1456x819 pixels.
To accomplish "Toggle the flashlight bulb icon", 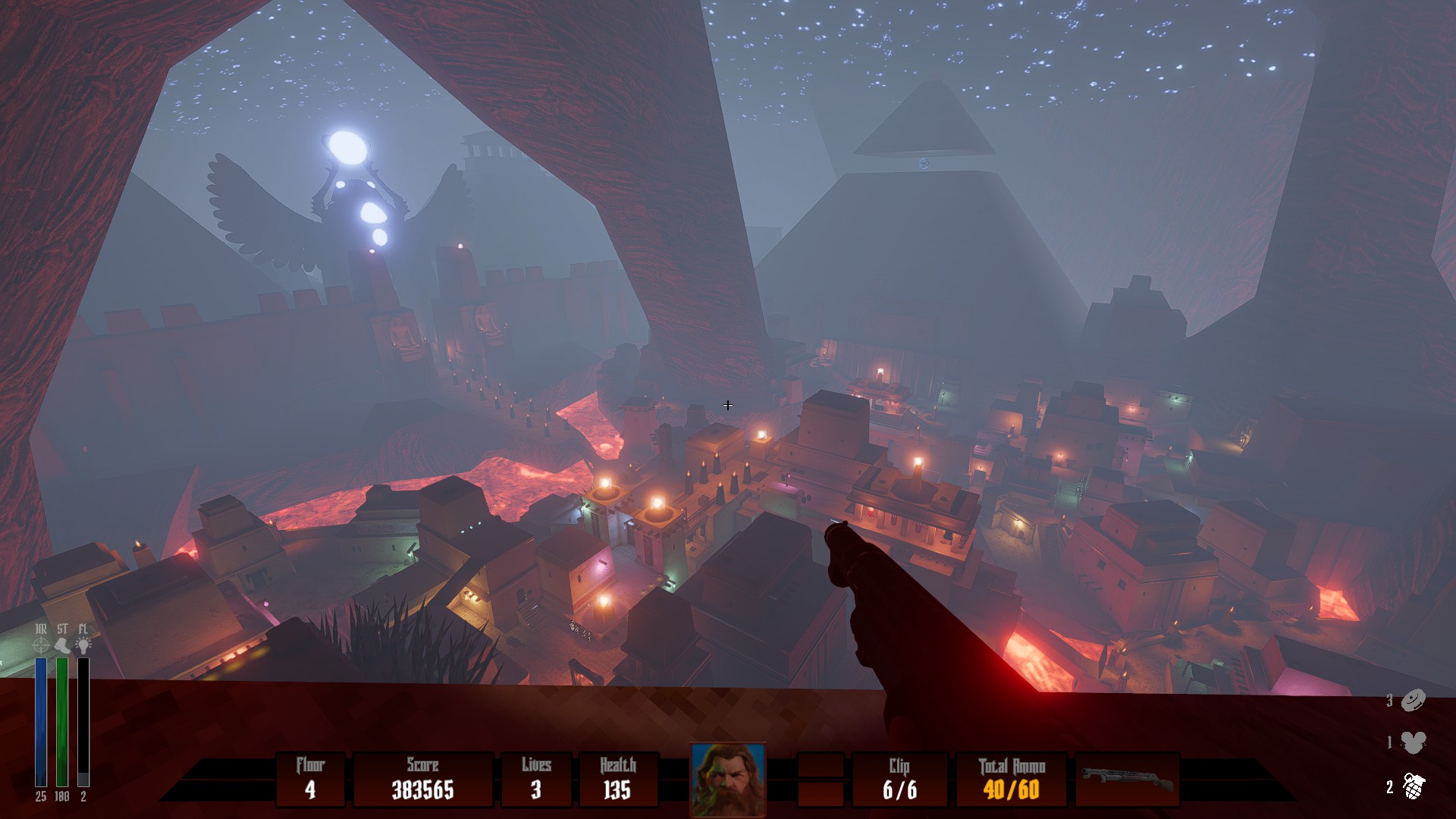I will pyautogui.click(x=83, y=645).
